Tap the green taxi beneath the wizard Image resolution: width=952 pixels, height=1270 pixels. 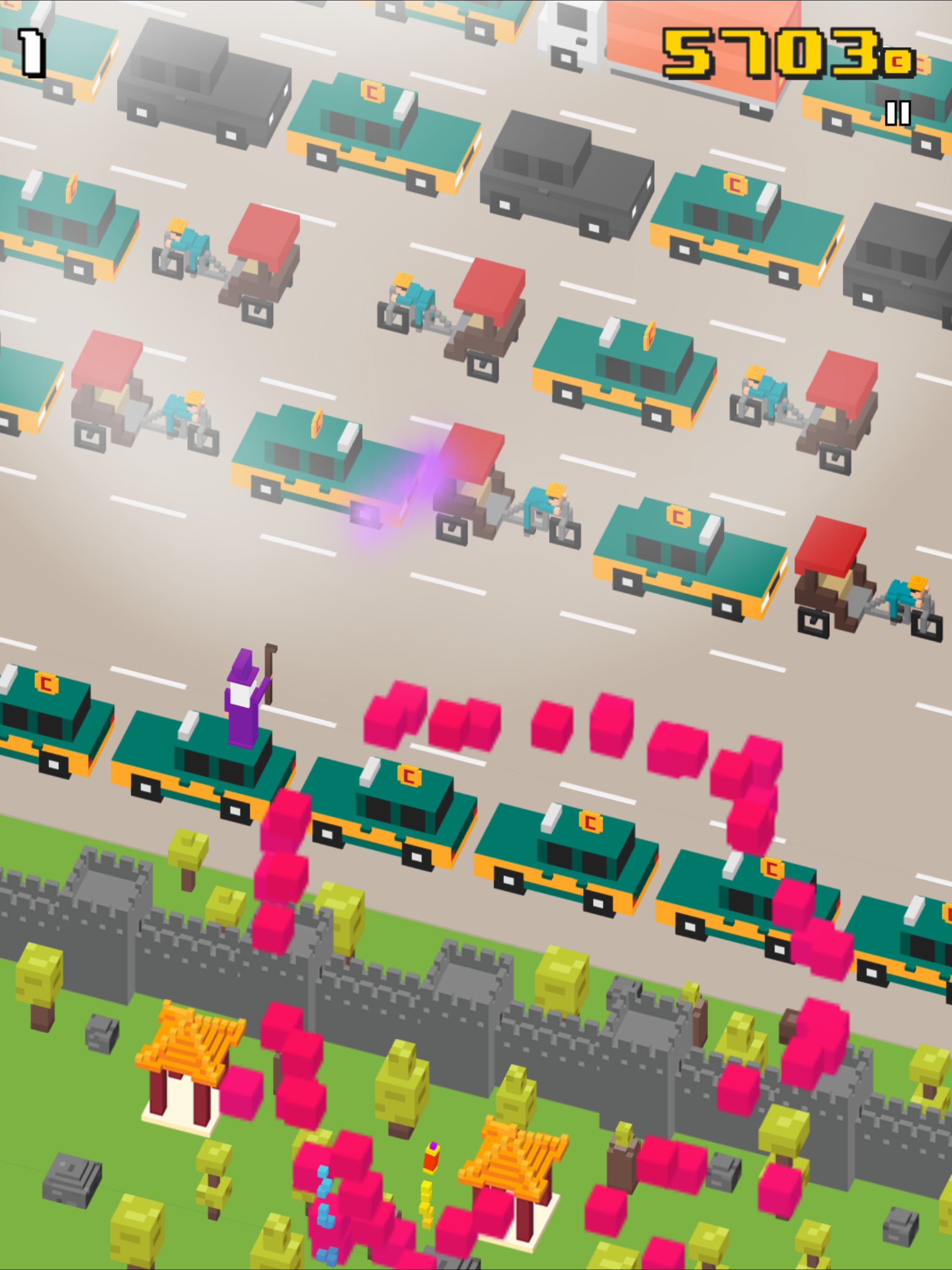[x=190, y=764]
